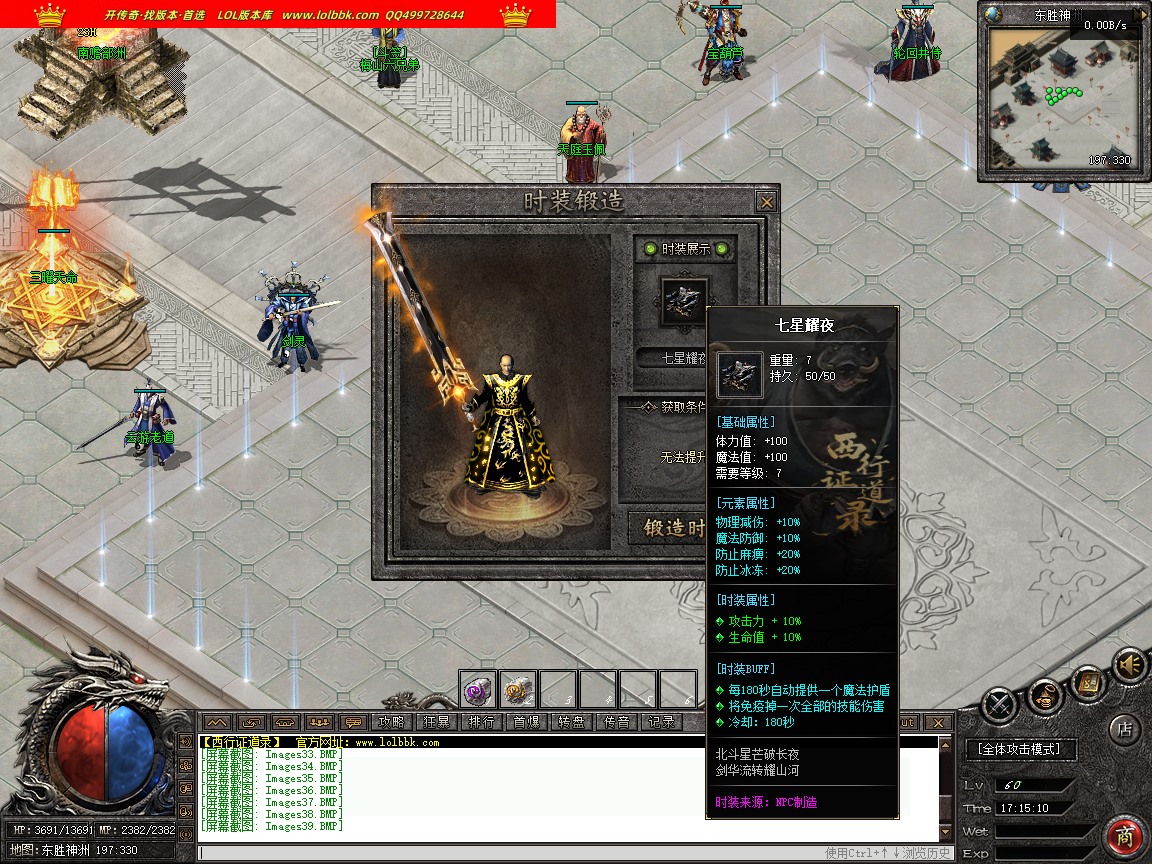
Task: Open the red 商 mall button
Action: click(x=1125, y=837)
